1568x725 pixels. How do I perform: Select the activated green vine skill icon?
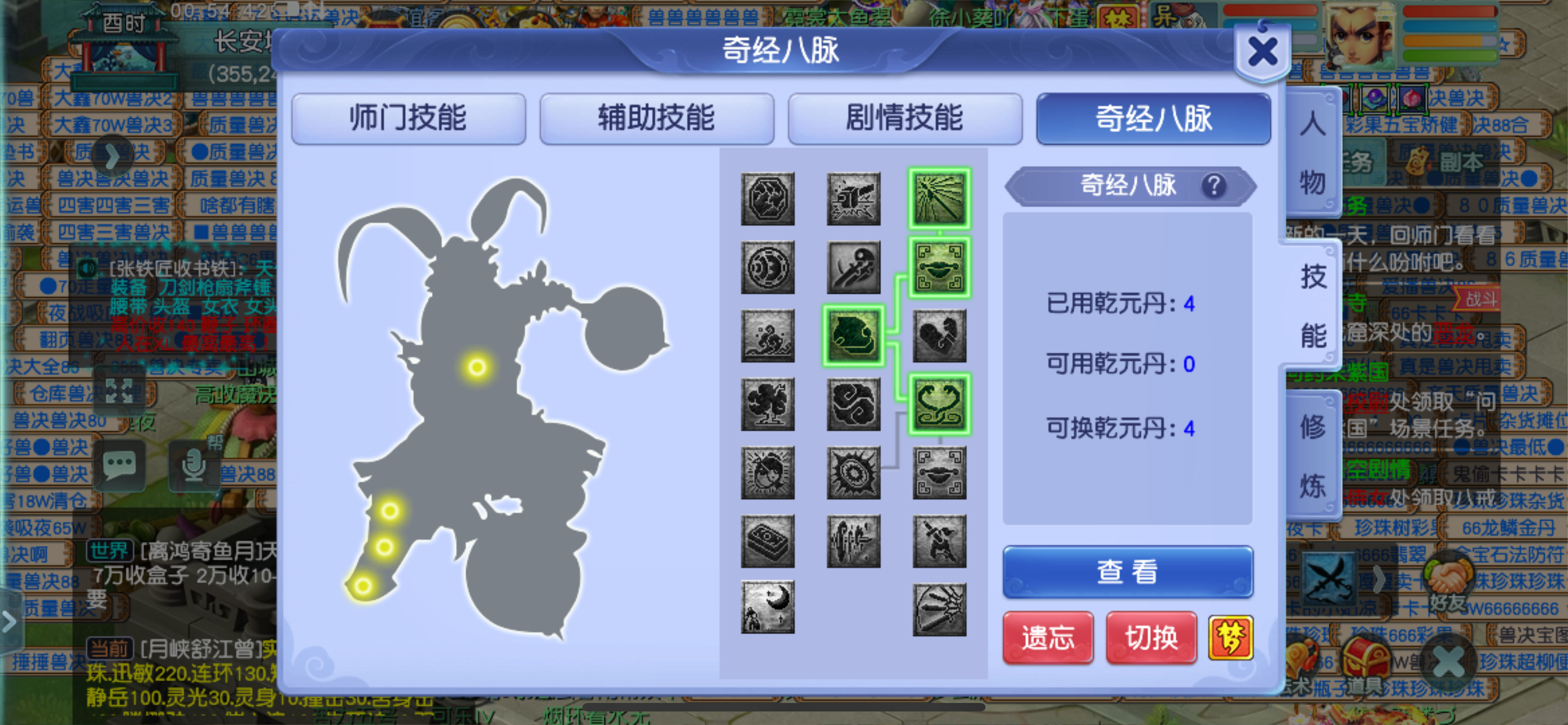[x=939, y=404]
